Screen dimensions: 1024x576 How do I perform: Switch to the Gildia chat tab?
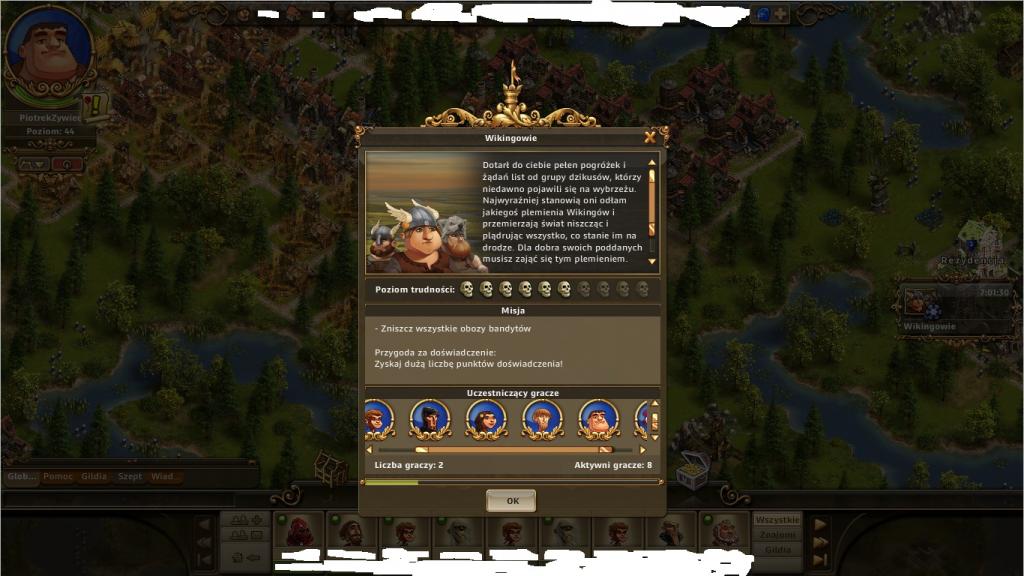[95, 477]
